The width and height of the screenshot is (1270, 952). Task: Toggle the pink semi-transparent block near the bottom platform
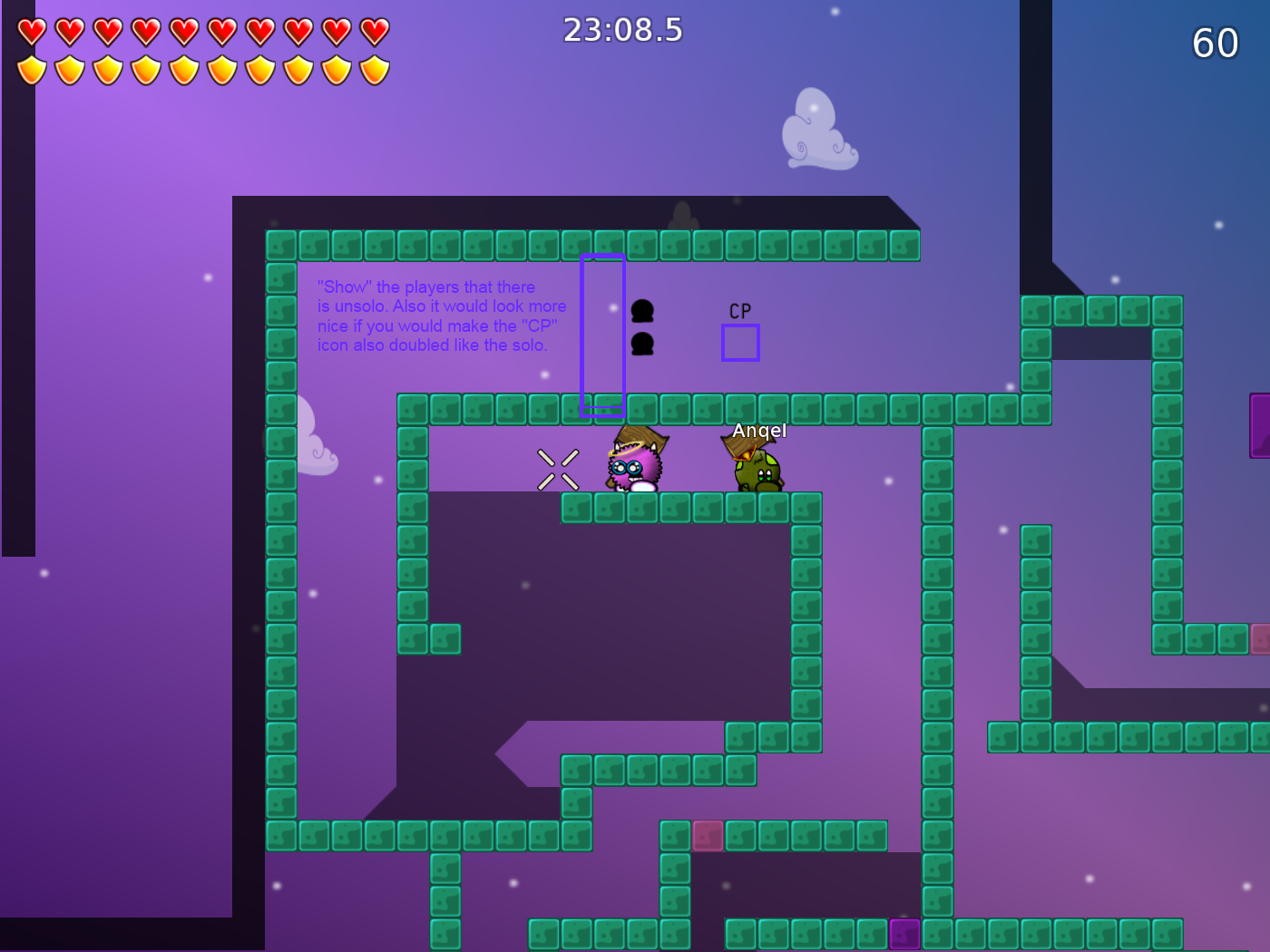click(707, 835)
